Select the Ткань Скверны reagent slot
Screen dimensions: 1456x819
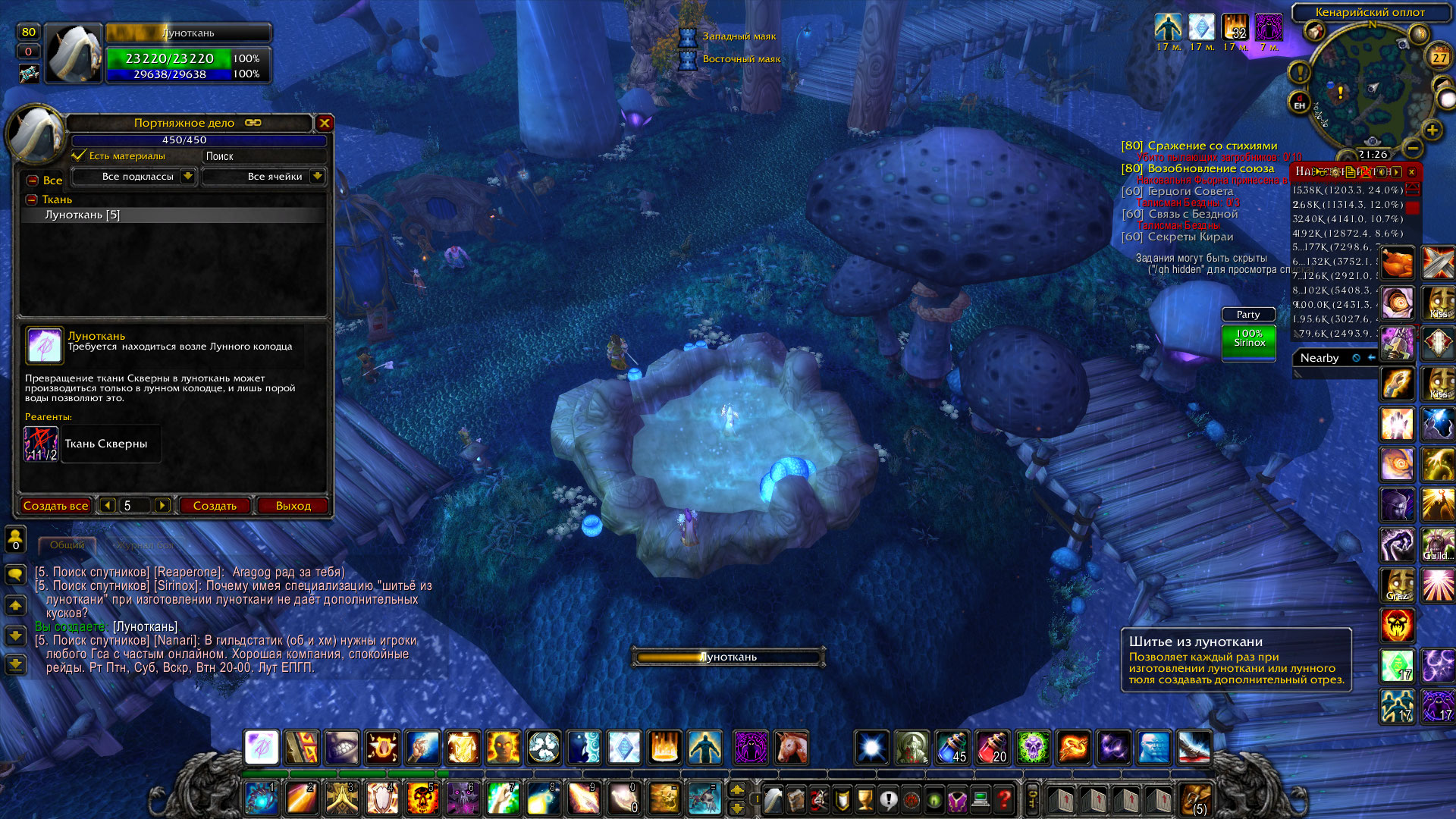tap(41, 444)
